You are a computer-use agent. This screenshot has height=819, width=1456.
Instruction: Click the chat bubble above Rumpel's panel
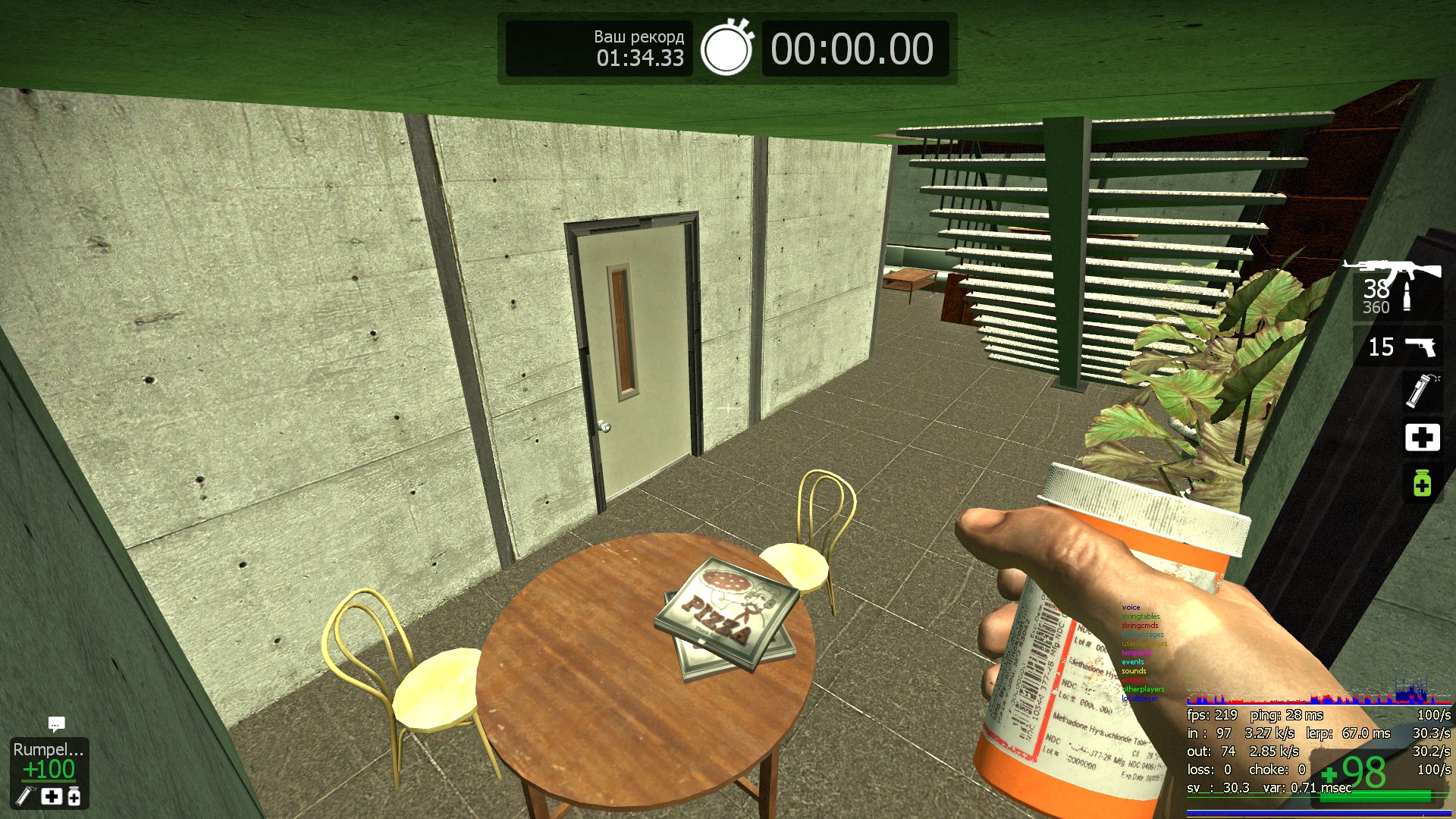tap(56, 724)
